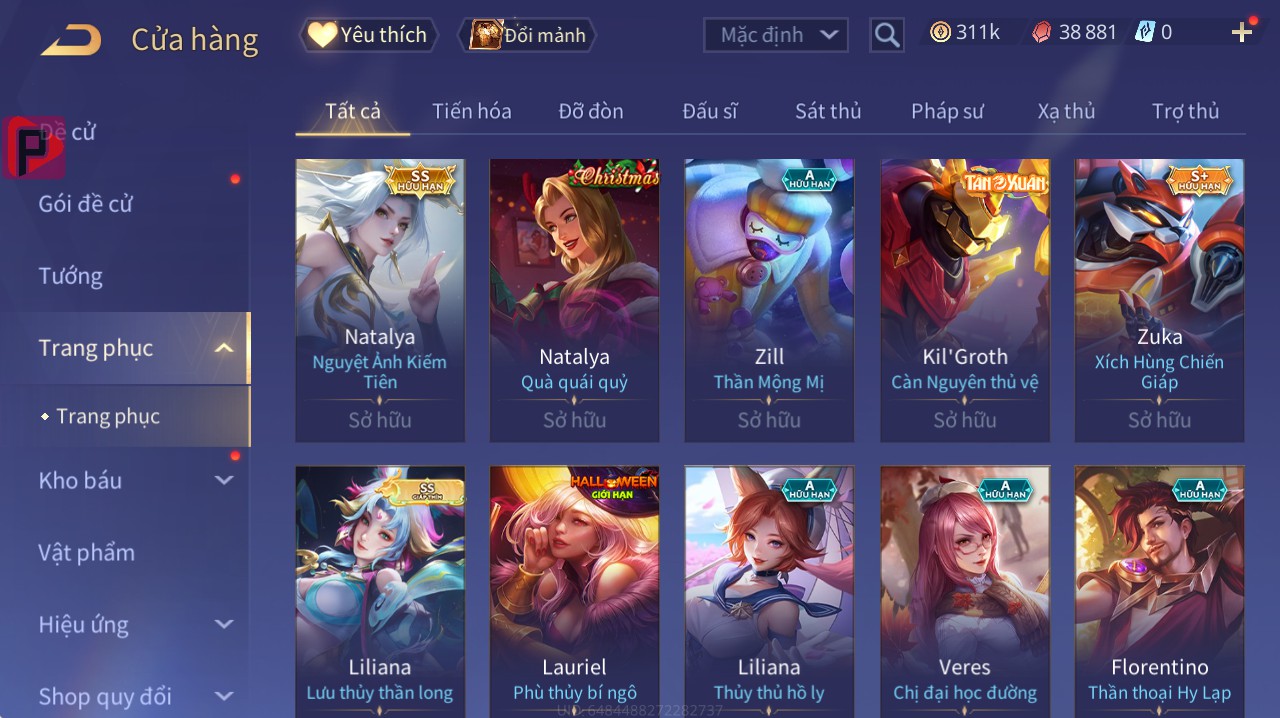Click the magnifying glass search button
Viewport: 1280px width, 718px height.
pos(887,35)
